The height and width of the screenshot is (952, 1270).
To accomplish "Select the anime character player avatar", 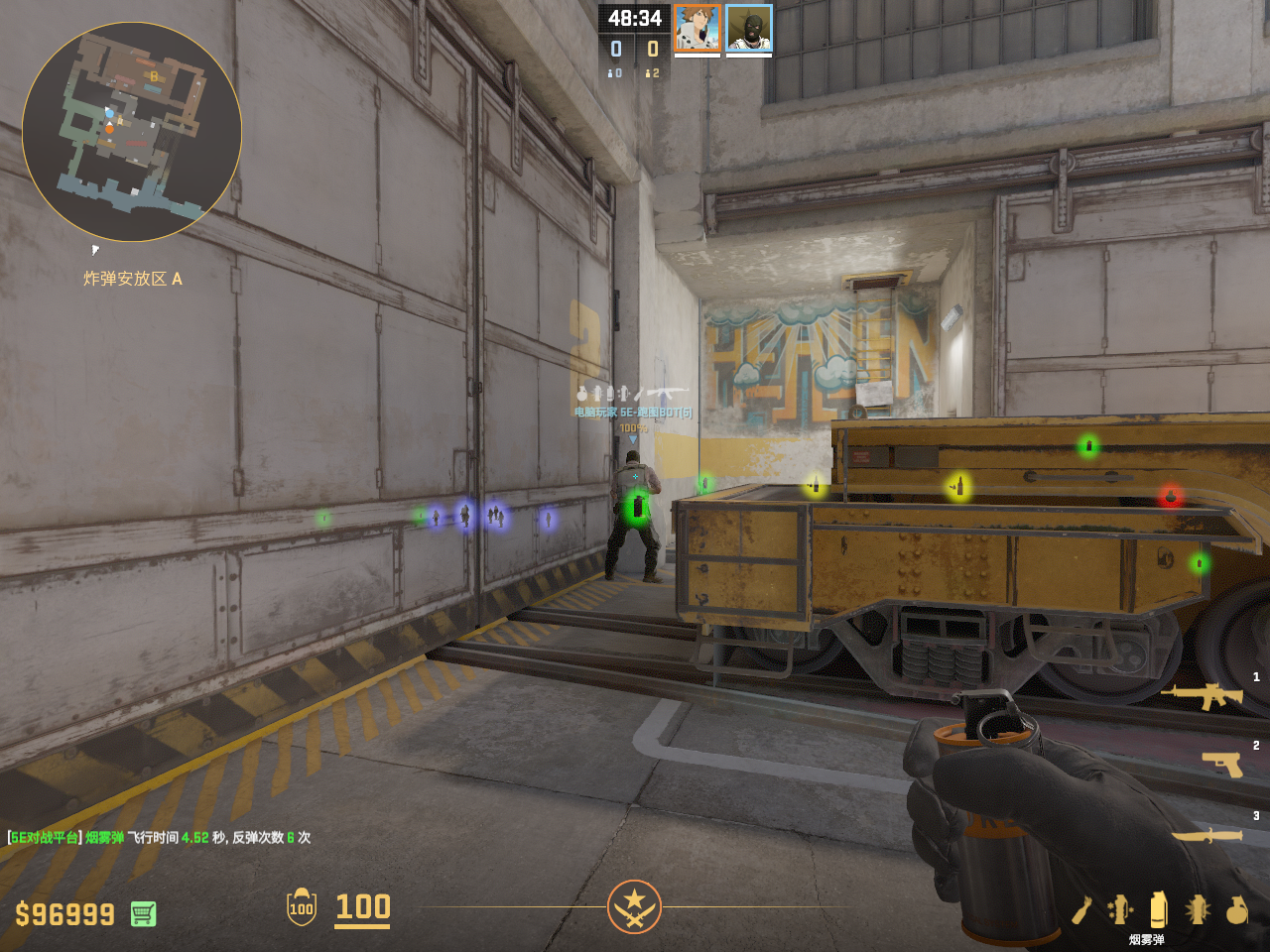I will pos(698,28).
